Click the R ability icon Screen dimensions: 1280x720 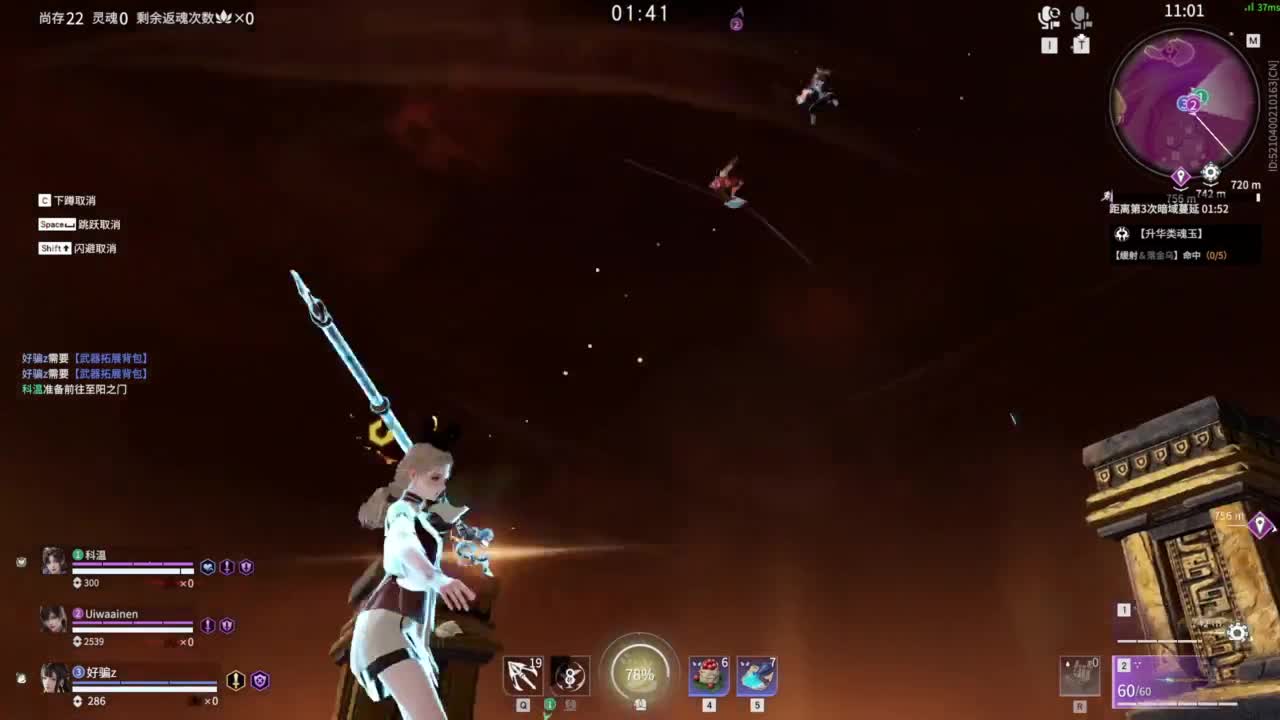pyautogui.click(x=1080, y=676)
